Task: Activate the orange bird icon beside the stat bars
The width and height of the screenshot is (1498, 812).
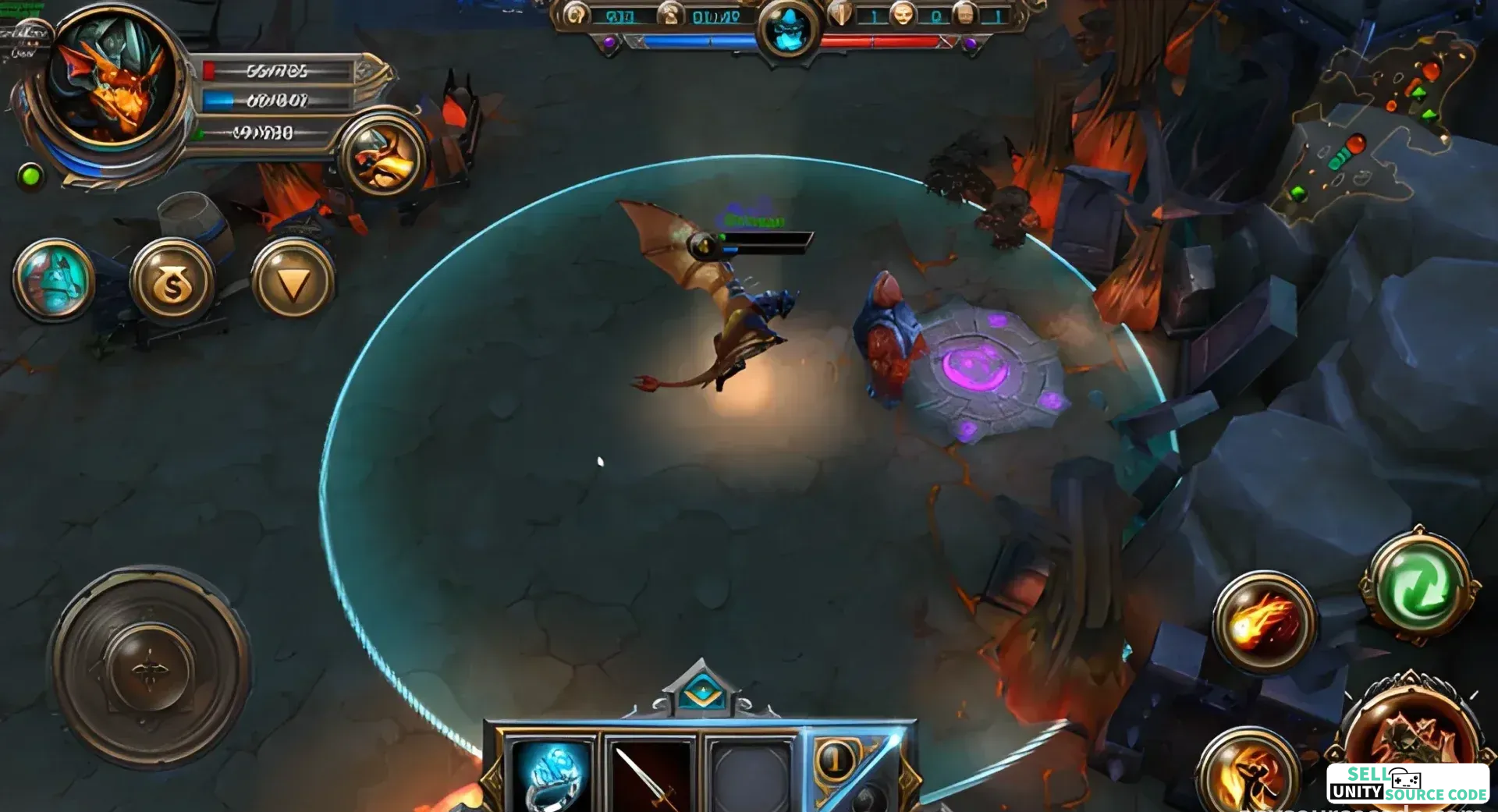Action: pyautogui.click(x=384, y=157)
